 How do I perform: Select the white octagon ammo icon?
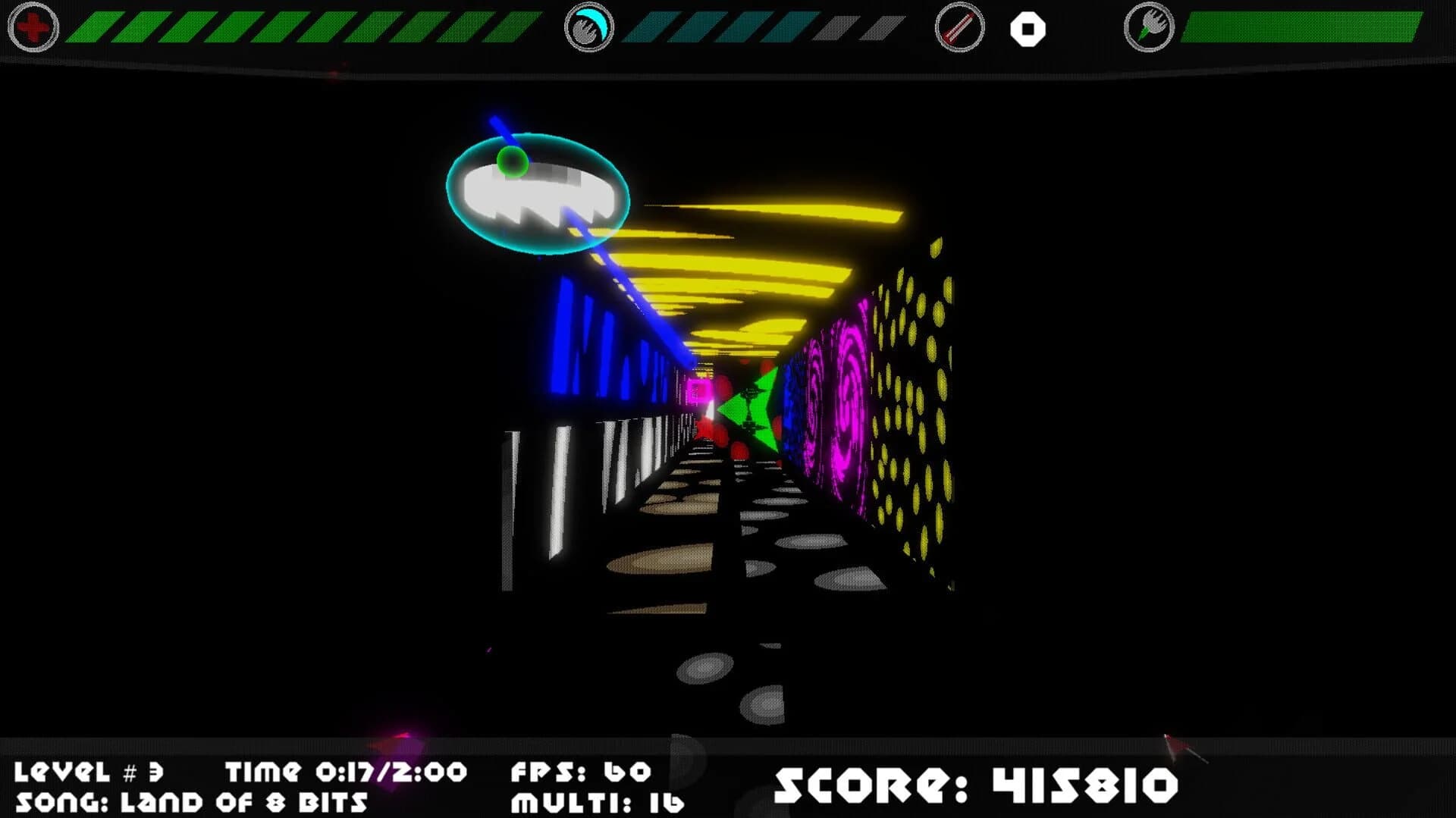point(1028,30)
